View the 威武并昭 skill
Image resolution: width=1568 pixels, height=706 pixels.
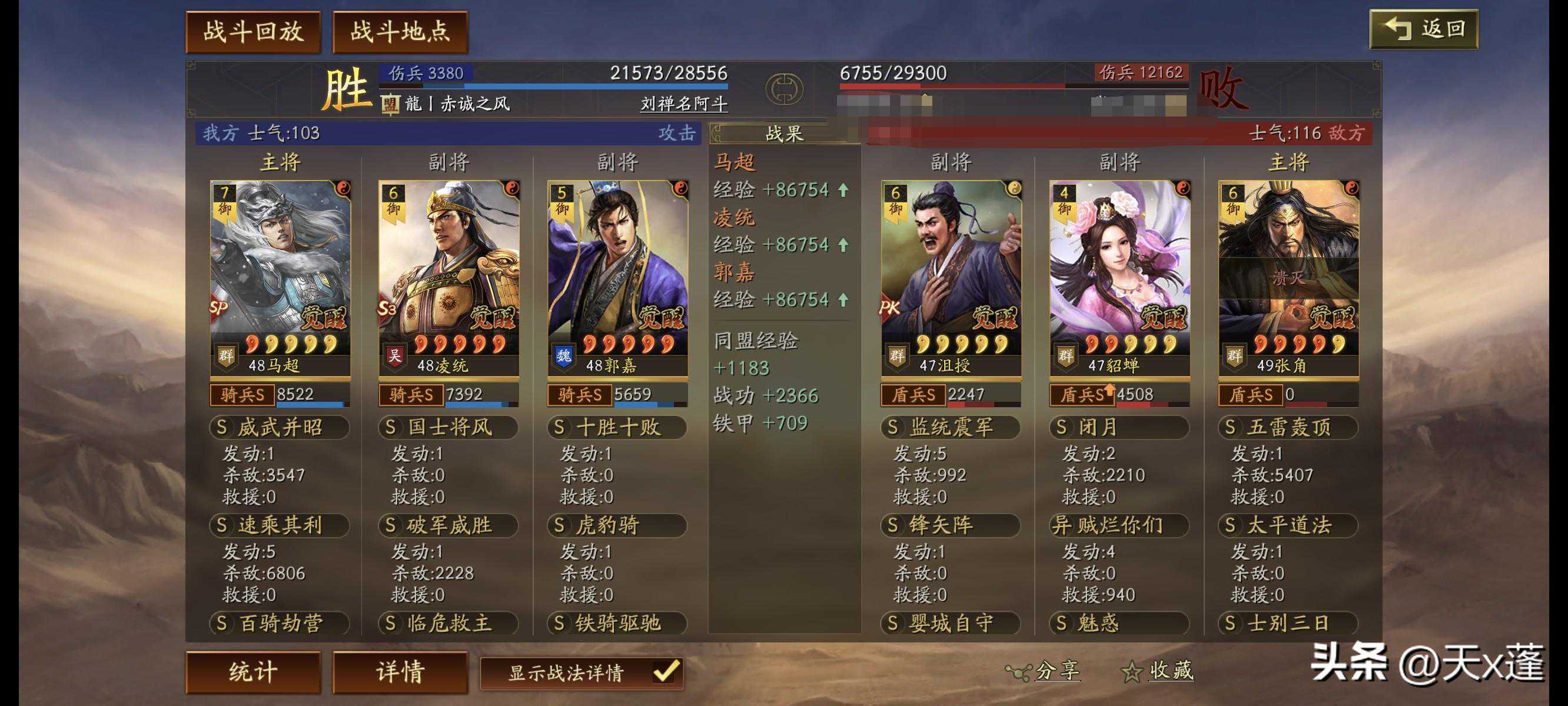click(x=280, y=427)
